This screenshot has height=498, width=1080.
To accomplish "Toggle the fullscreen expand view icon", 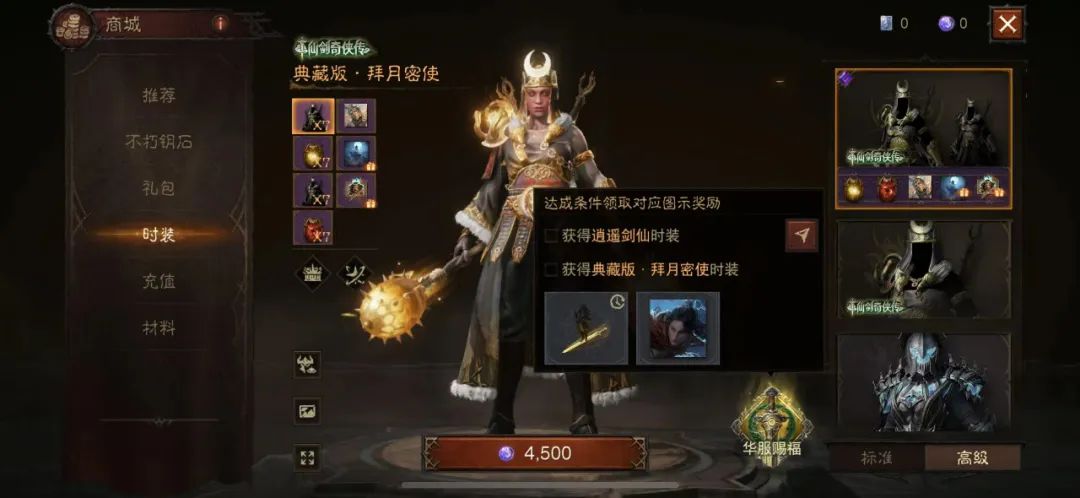I will pos(307,457).
